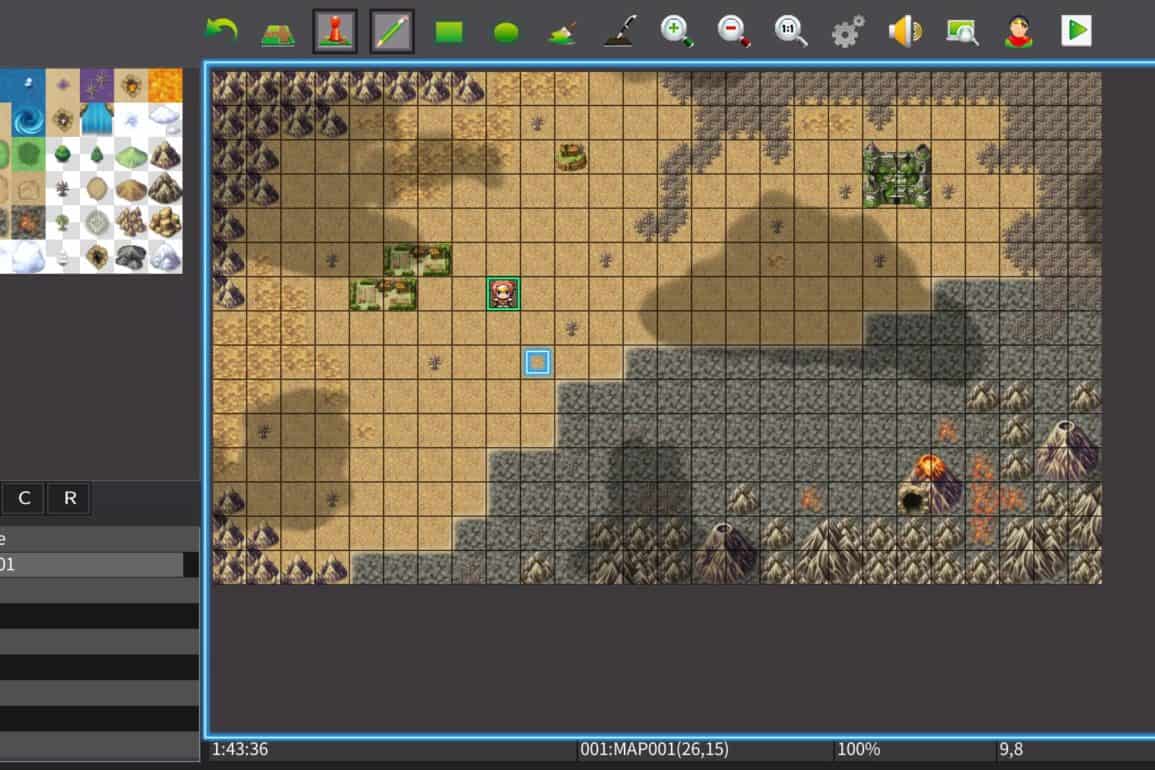Switch to the R tileset tab
The image size is (1155, 770).
(70, 498)
